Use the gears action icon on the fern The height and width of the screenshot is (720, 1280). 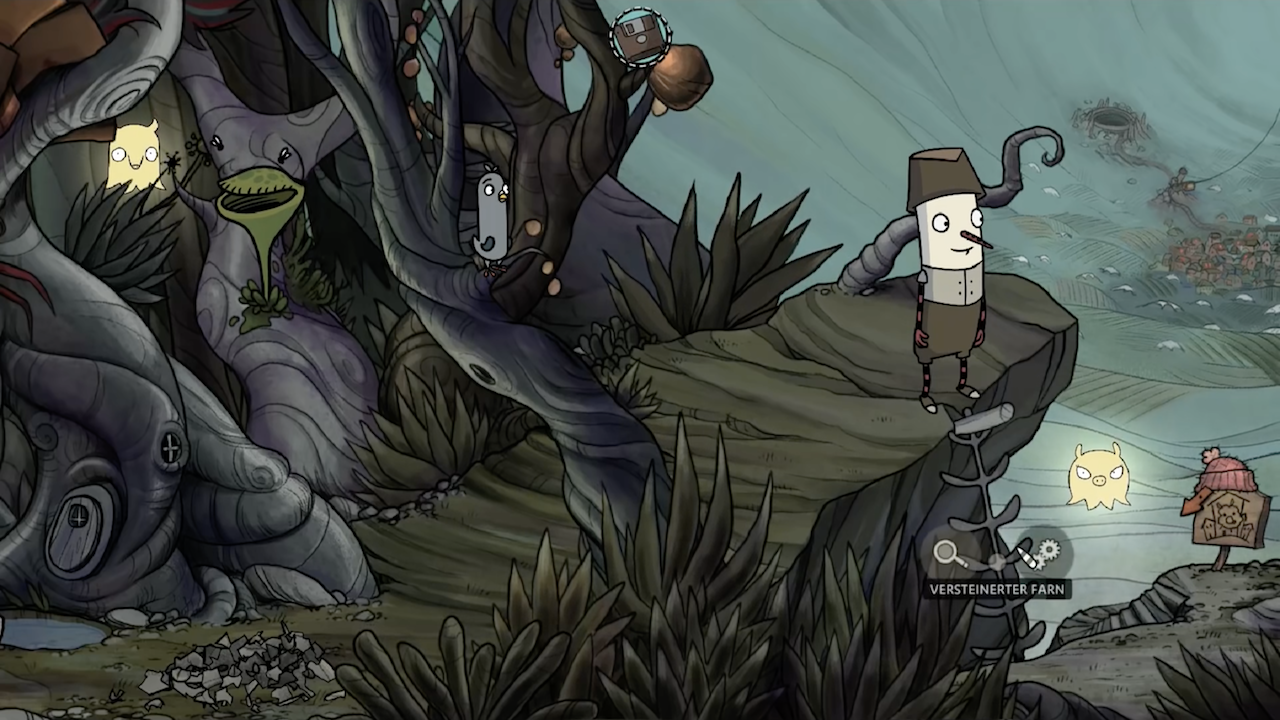(x=1044, y=551)
